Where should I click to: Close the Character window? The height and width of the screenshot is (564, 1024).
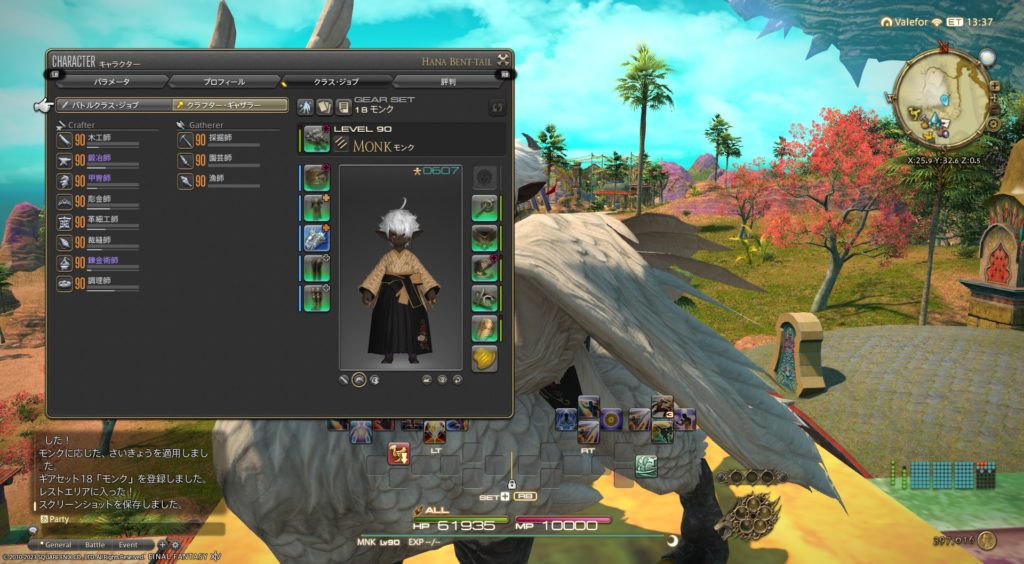pos(503,60)
